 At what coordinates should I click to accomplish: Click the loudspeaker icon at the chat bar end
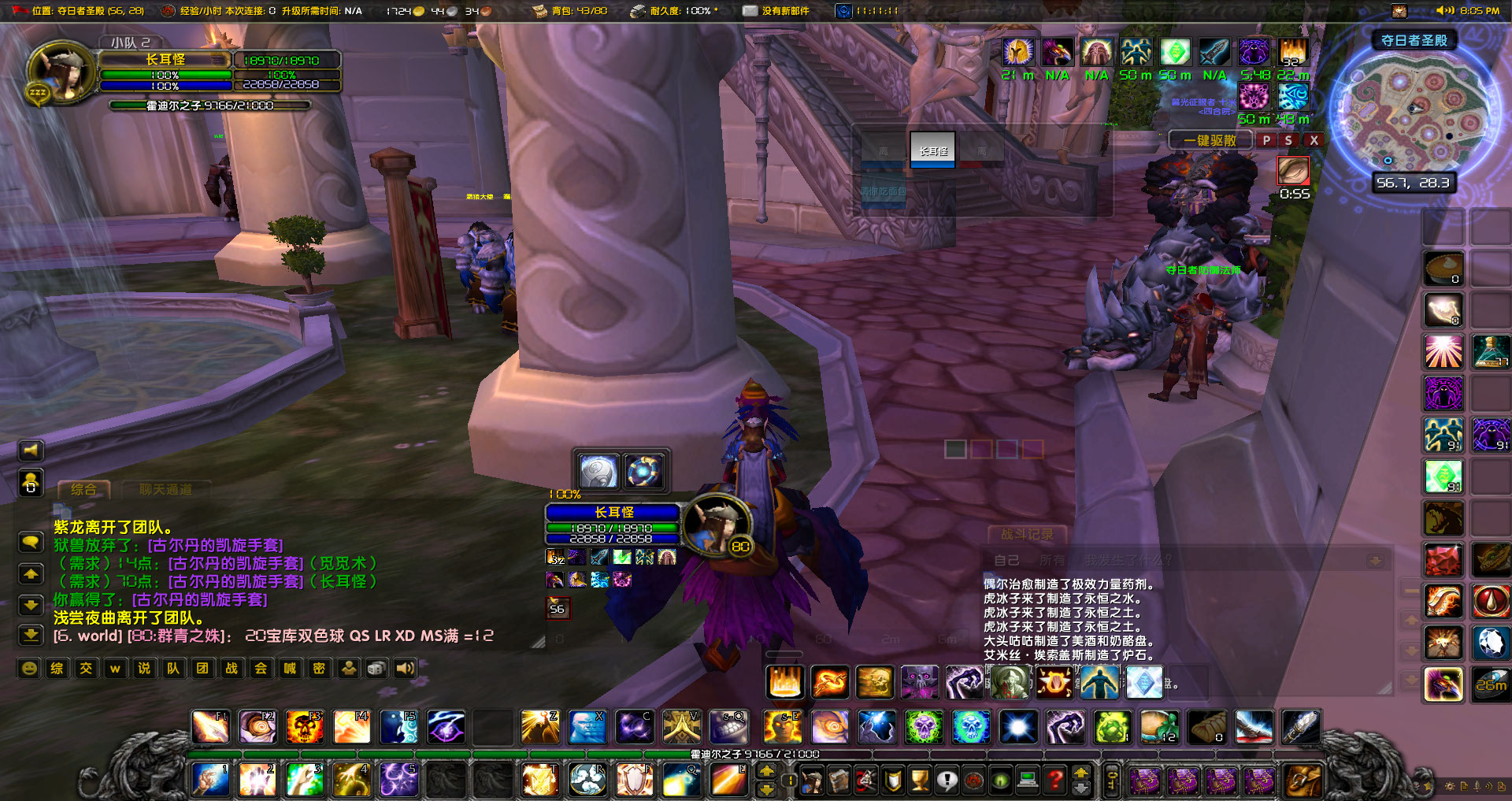pyautogui.click(x=405, y=668)
